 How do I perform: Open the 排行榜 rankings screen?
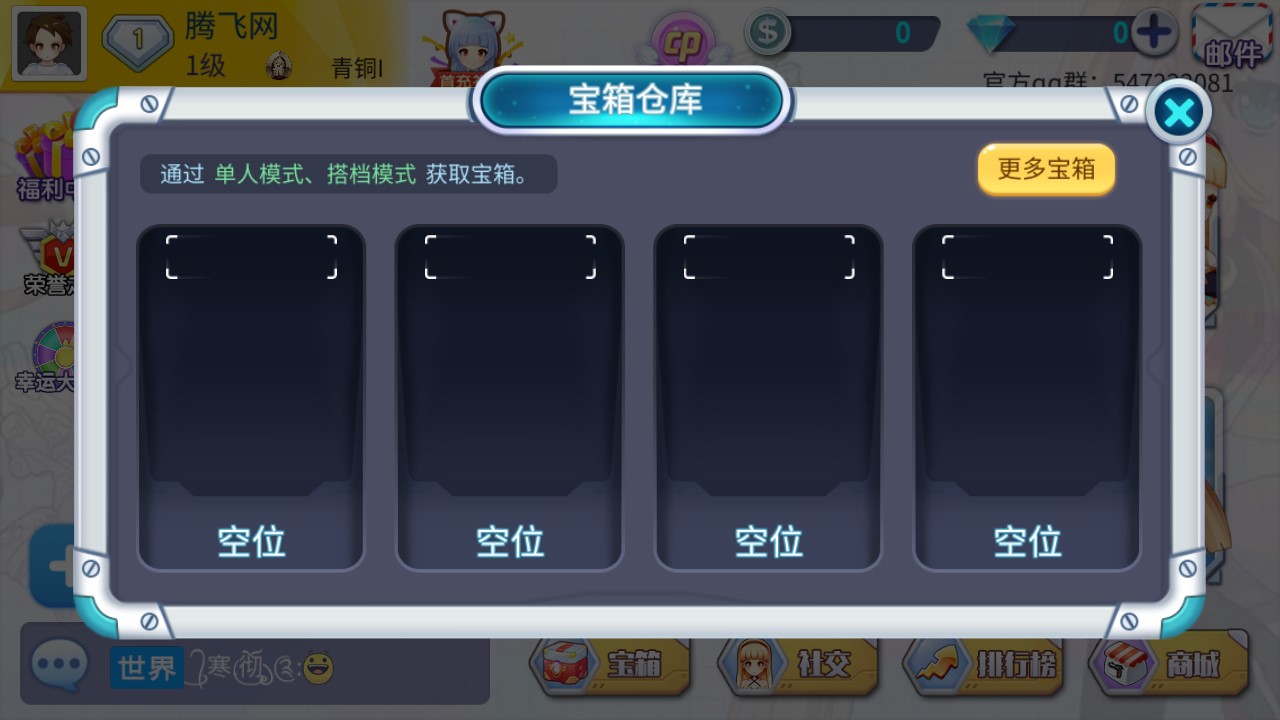coord(984,663)
